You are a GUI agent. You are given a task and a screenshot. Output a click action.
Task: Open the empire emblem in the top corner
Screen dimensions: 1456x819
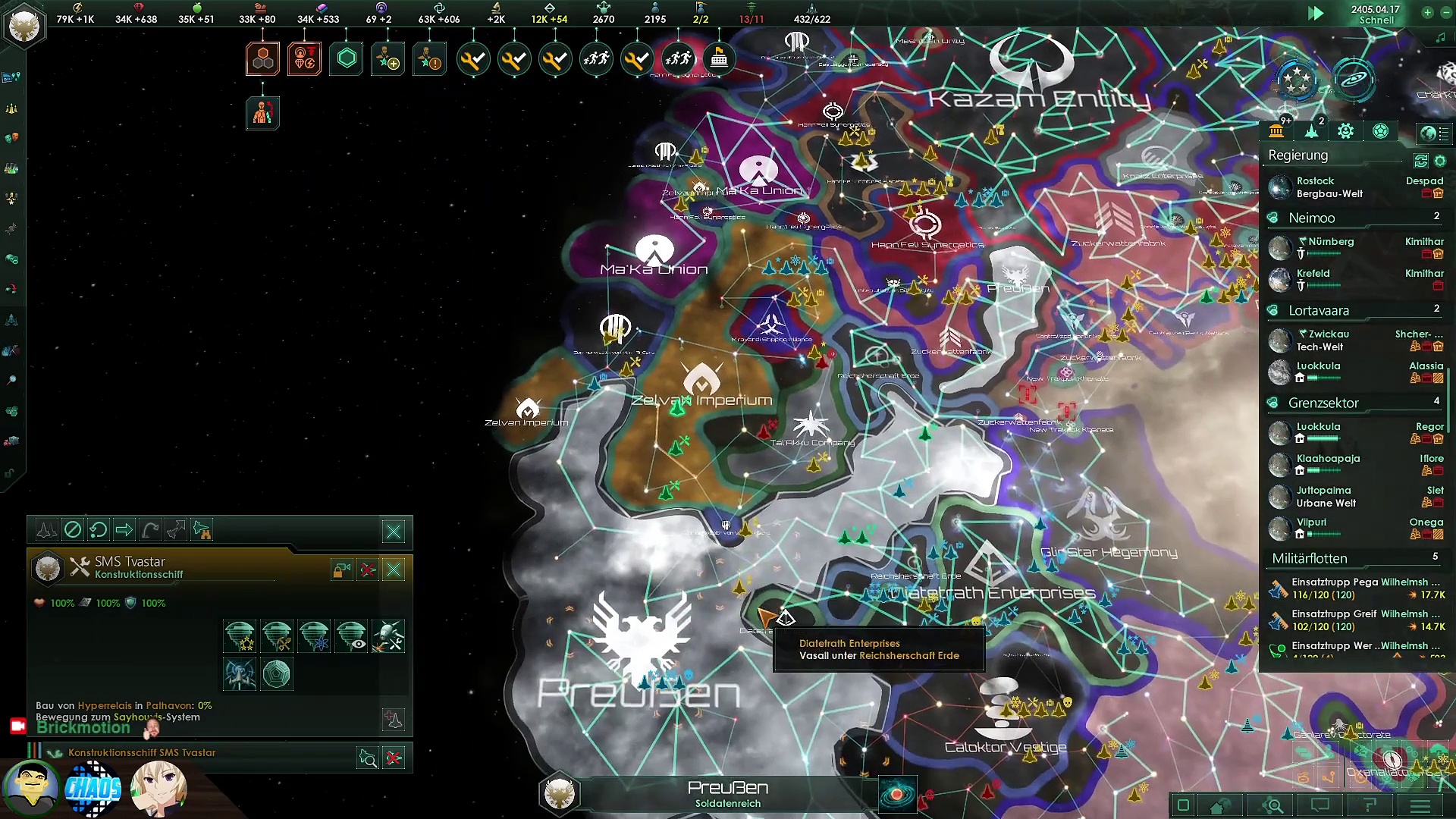24,25
